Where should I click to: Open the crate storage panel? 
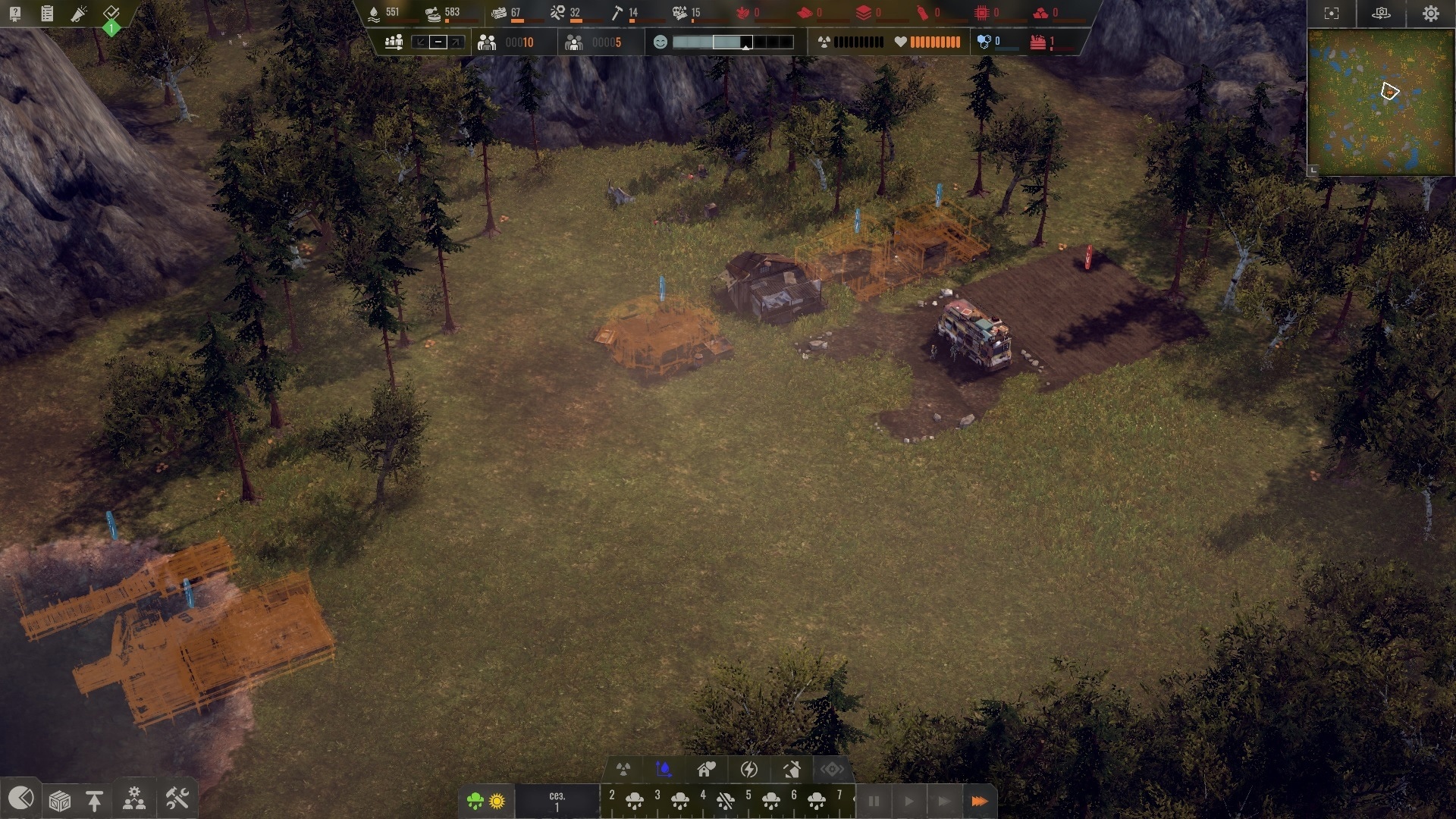click(60, 800)
